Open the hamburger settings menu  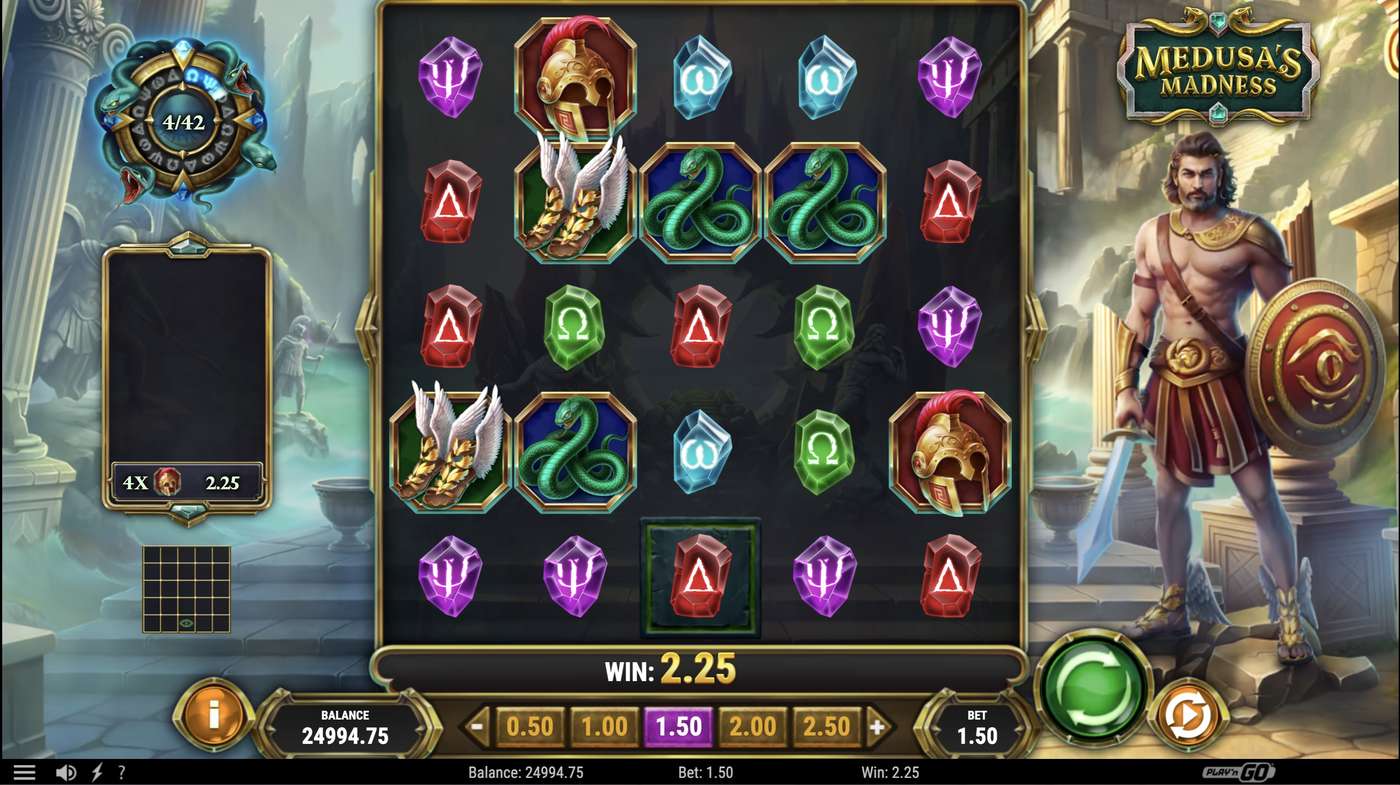click(x=25, y=771)
